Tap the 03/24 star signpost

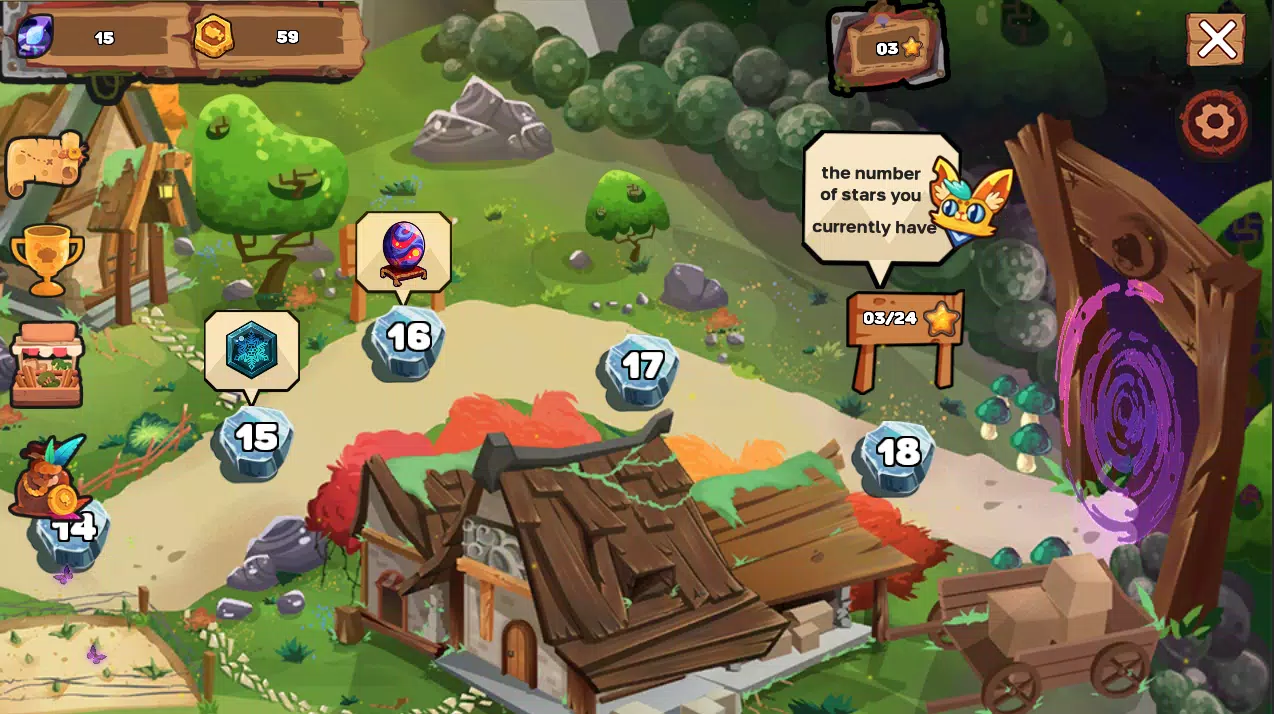(x=905, y=320)
